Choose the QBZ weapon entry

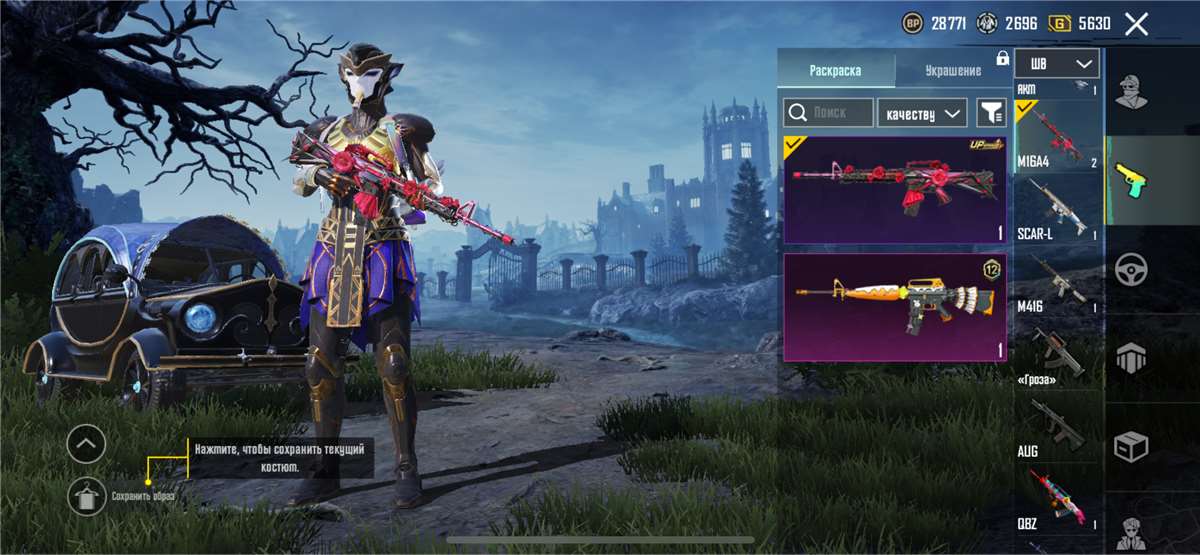coord(1058,500)
